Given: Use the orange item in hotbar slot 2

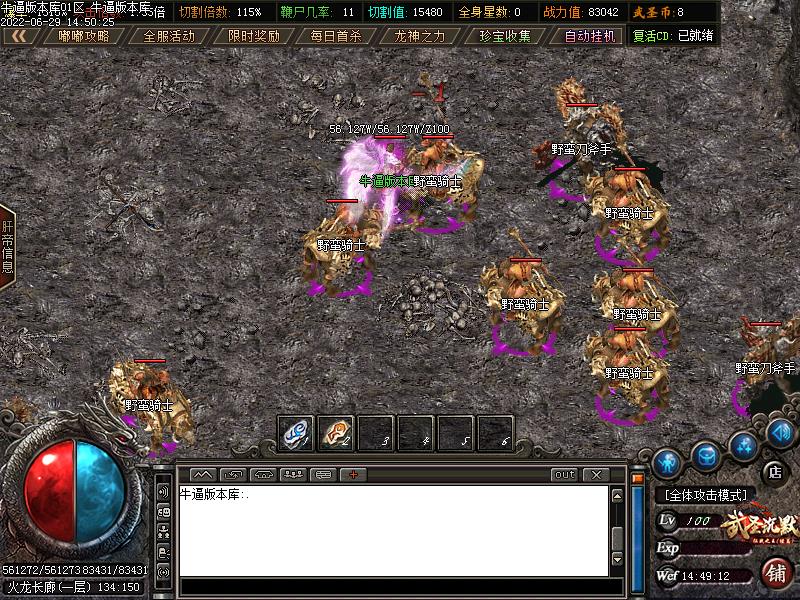Looking at the screenshot, I should tap(335, 433).
